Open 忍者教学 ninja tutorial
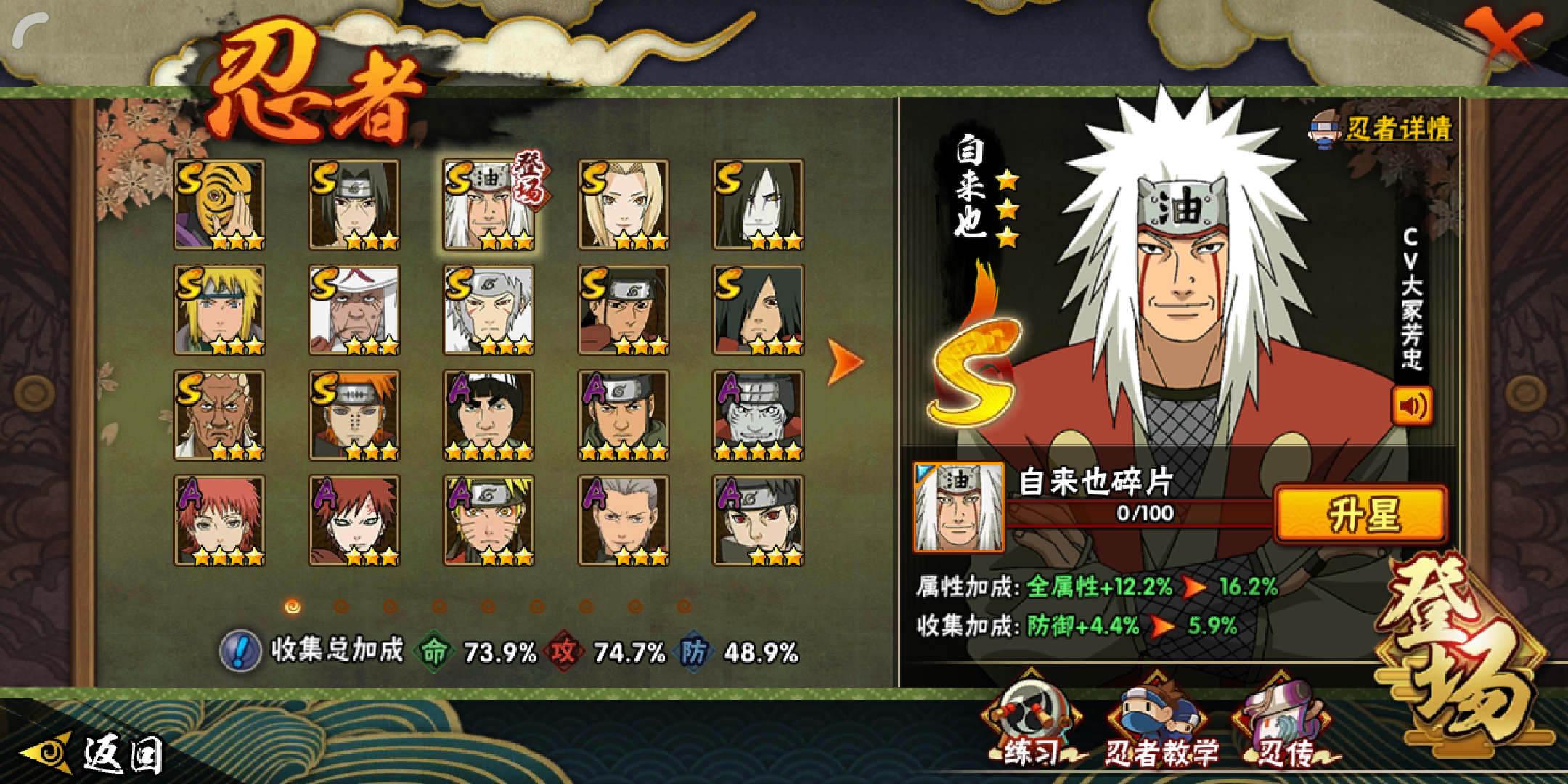1568x784 pixels. coord(1160,726)
